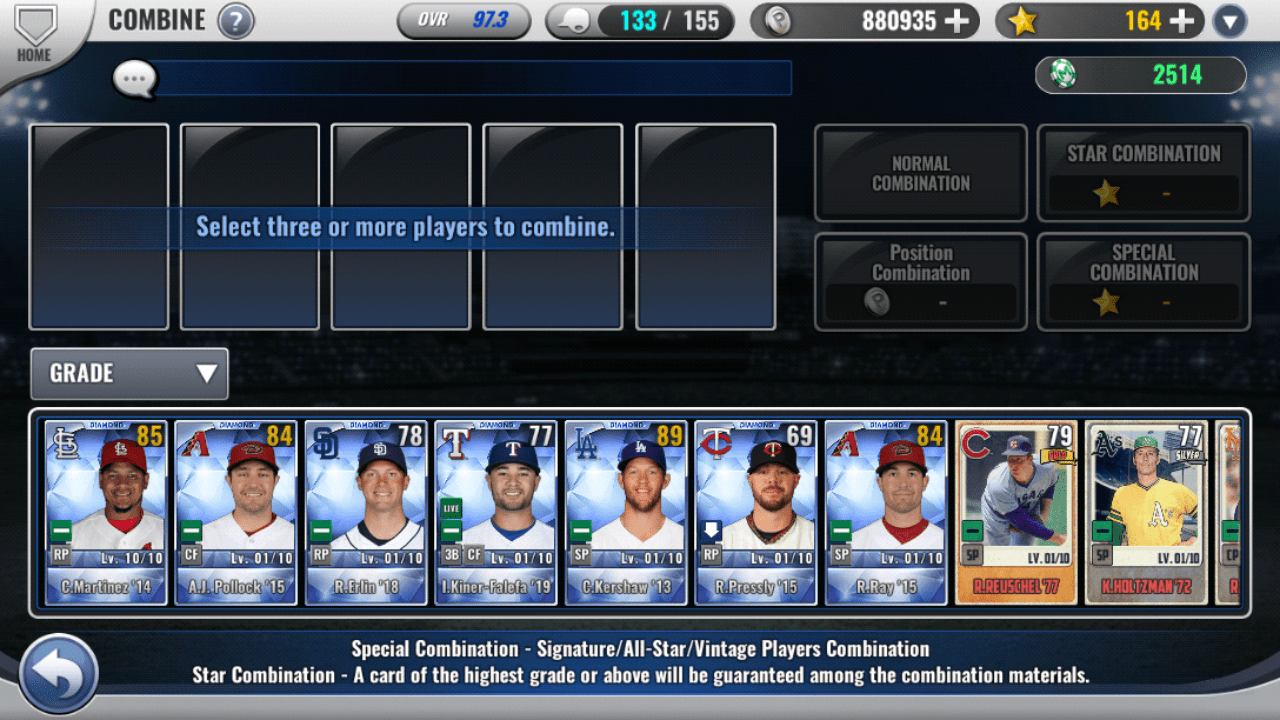Screen dimensions: 1280x720
Task: Select the C.Kershaw '13 player card
Action: point(625,512)
